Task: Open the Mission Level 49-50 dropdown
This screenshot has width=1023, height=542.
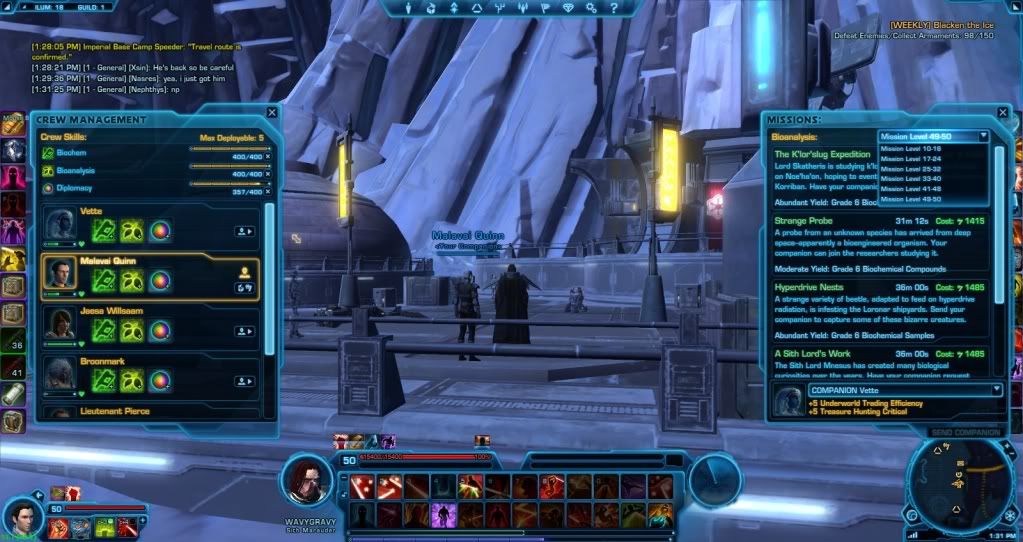Action: pyautogui.click(x=933, y=137)
